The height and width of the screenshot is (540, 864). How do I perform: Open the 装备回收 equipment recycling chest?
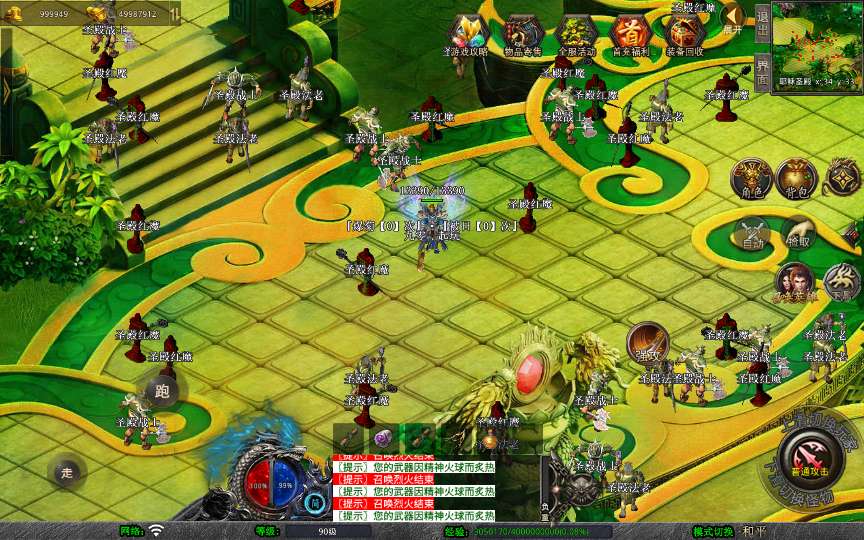[x=684, y=34]
